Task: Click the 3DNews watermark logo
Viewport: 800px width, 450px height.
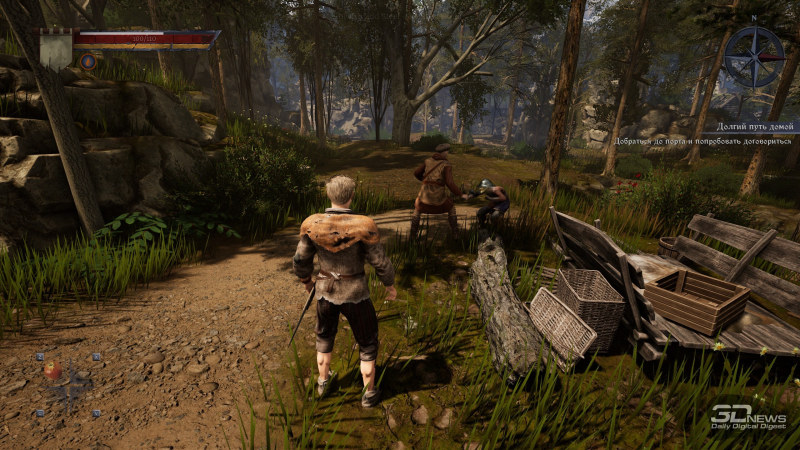Action: coord(748,416)
